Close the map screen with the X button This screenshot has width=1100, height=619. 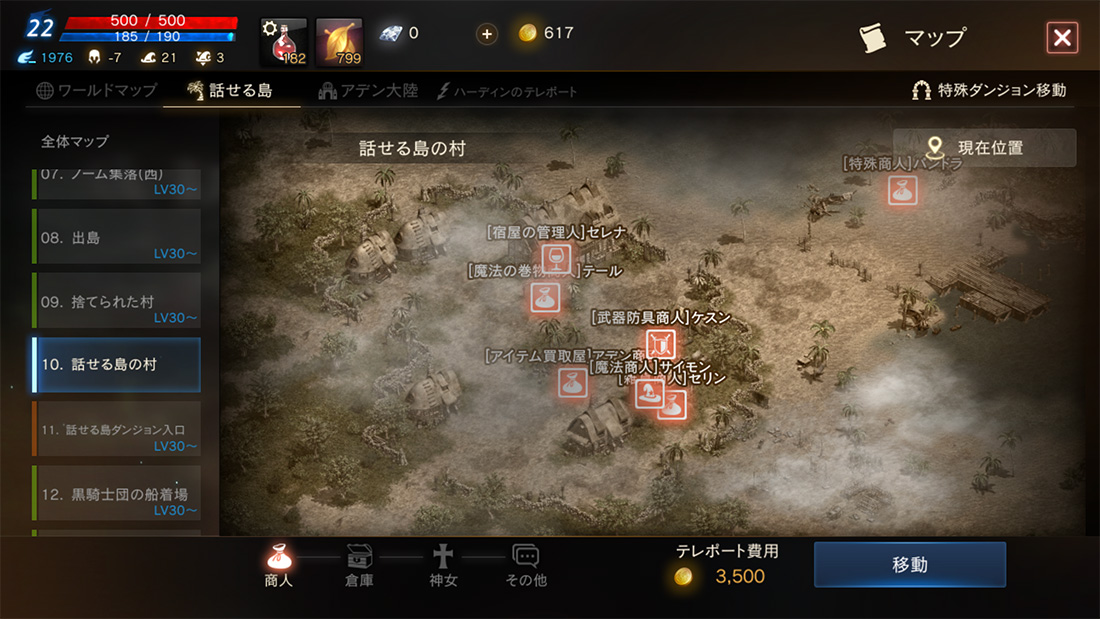point(1061,38)
